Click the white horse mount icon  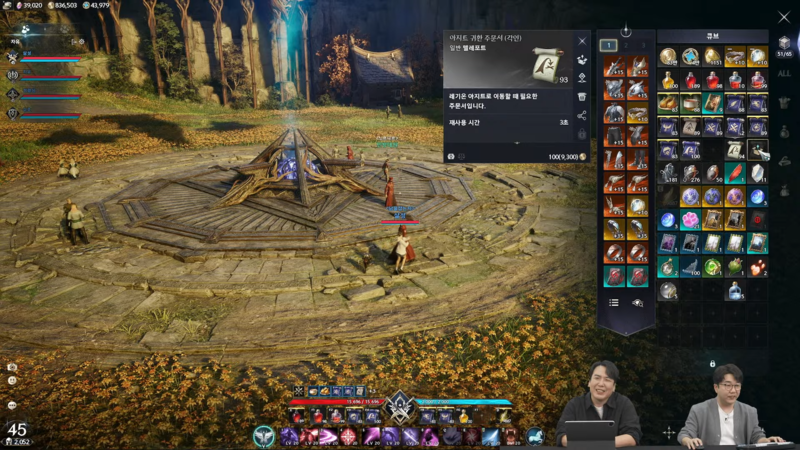click(x=535, y=436)
